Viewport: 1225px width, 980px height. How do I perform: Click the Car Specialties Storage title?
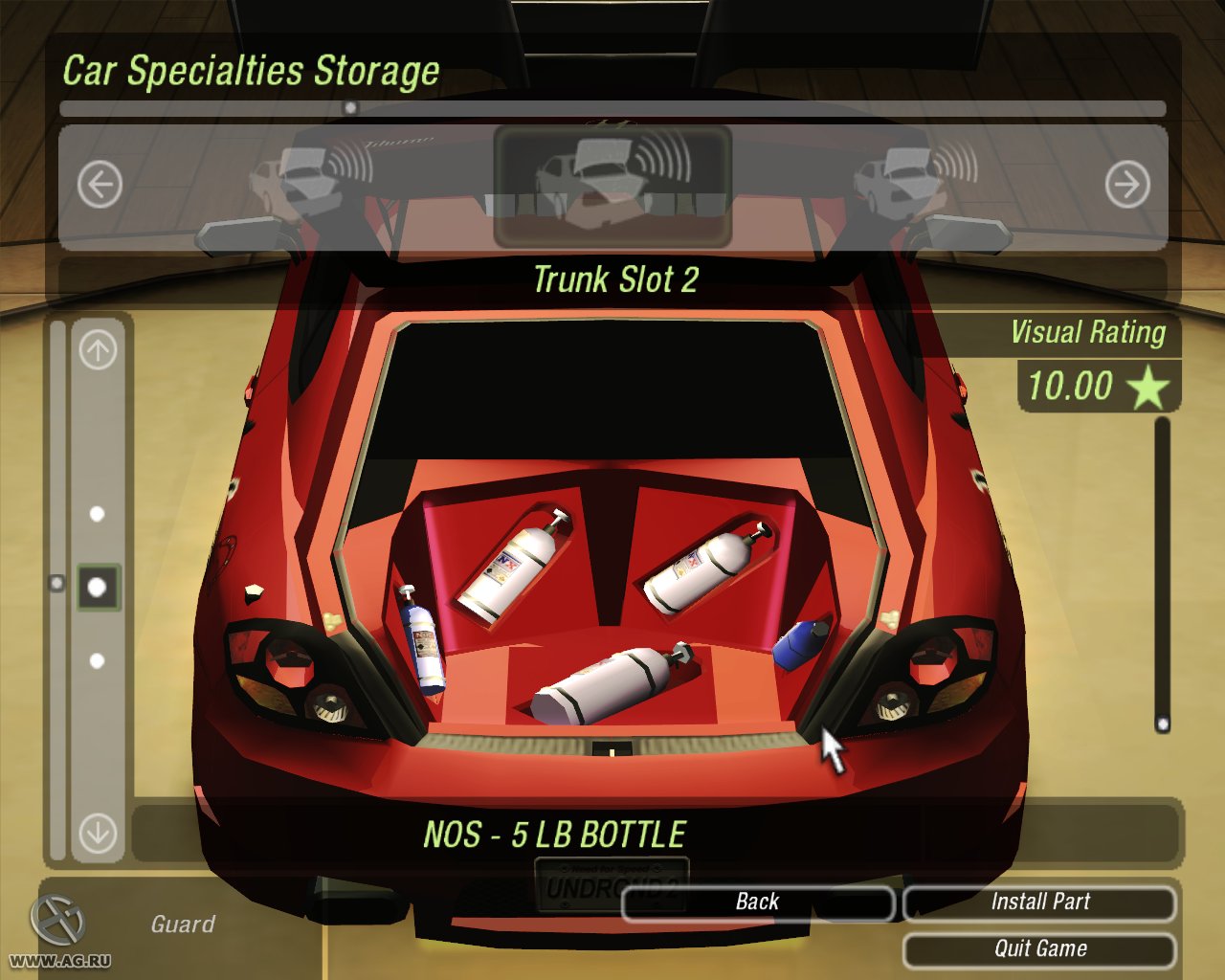251,70
